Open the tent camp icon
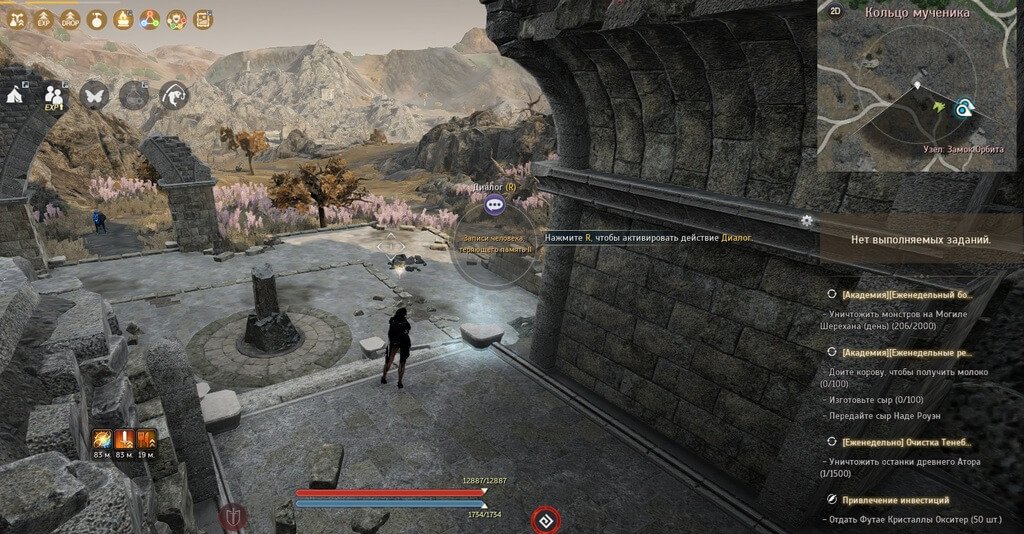This screenshot has height=534, width=1024. click(15, 94)
